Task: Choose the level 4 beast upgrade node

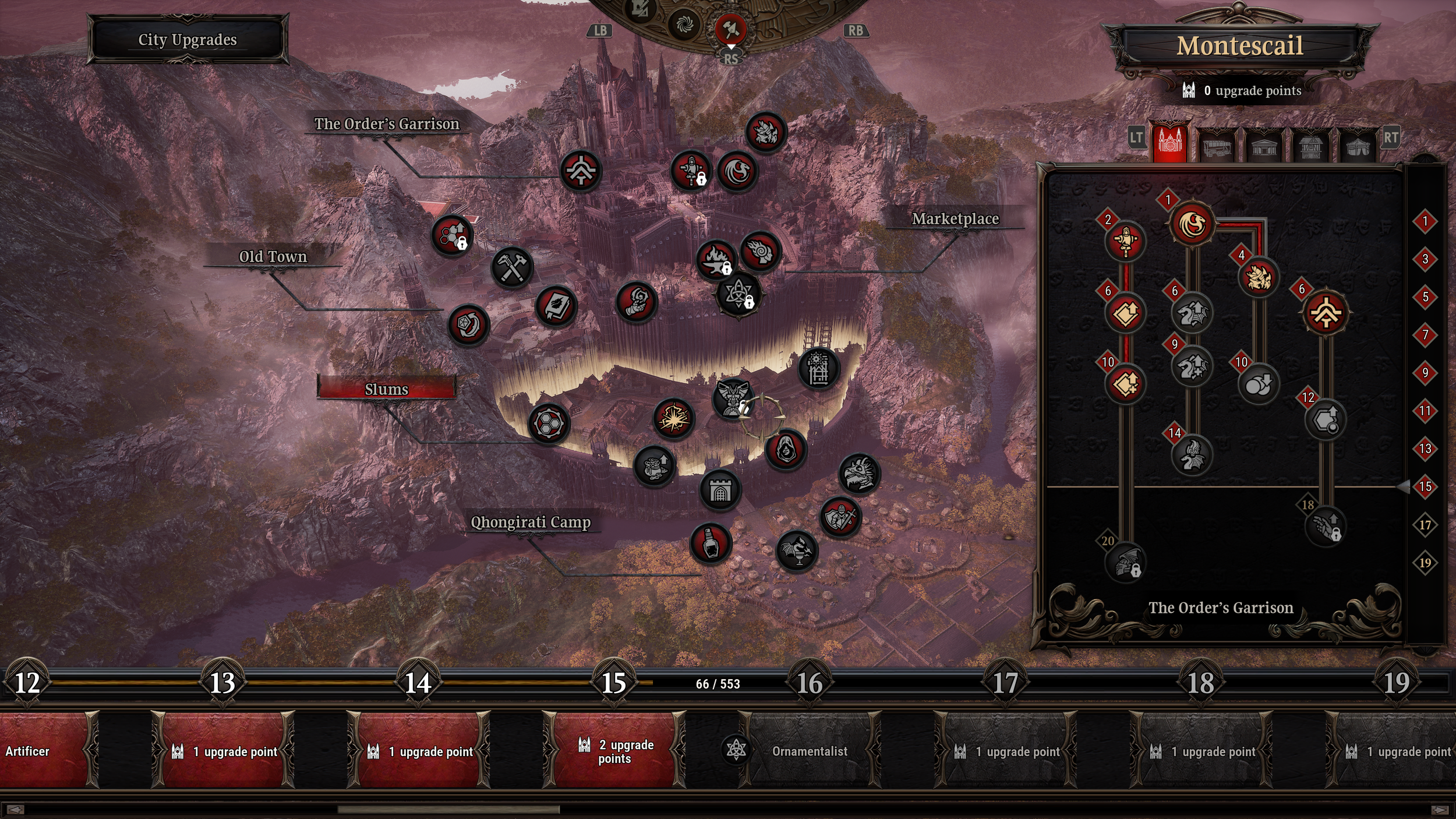Action: (1258, 277)
